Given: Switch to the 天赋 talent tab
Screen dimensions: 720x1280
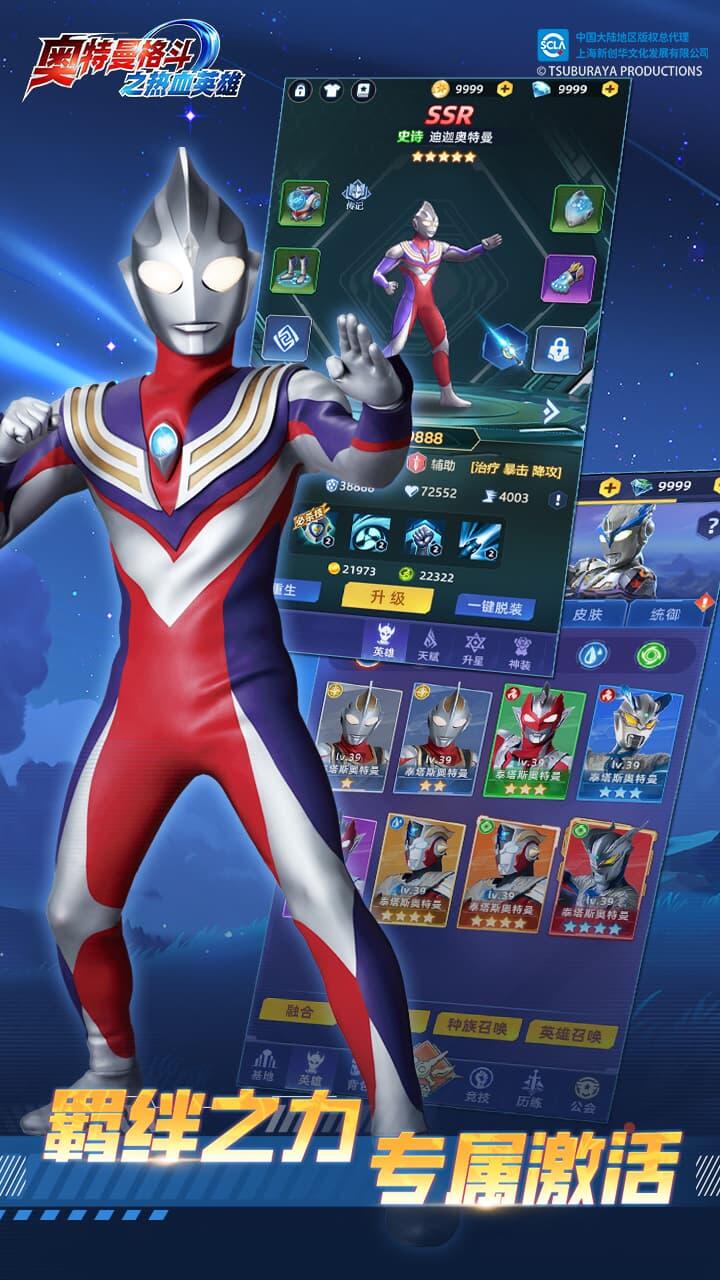Looking at the screenshot, I should tap(429, 645).
